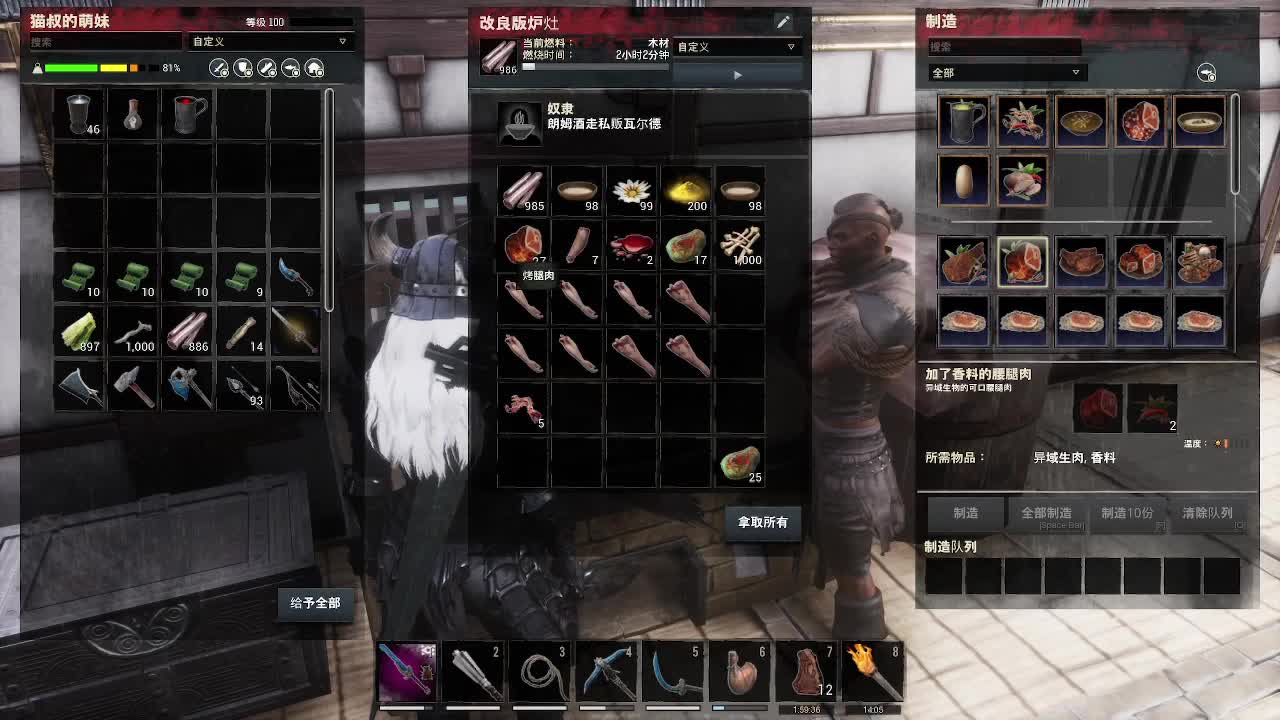The height and width of the screenshot is (720, 1280).
Task: Select the house icon to filter building items
Action: point(312,66)
